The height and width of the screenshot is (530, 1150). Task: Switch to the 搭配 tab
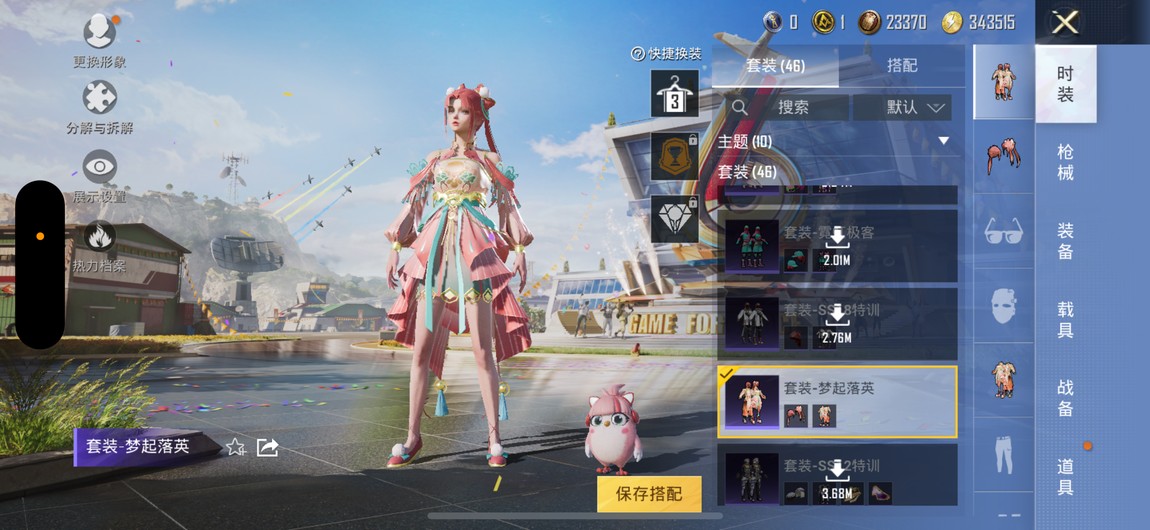coord(901,65)
